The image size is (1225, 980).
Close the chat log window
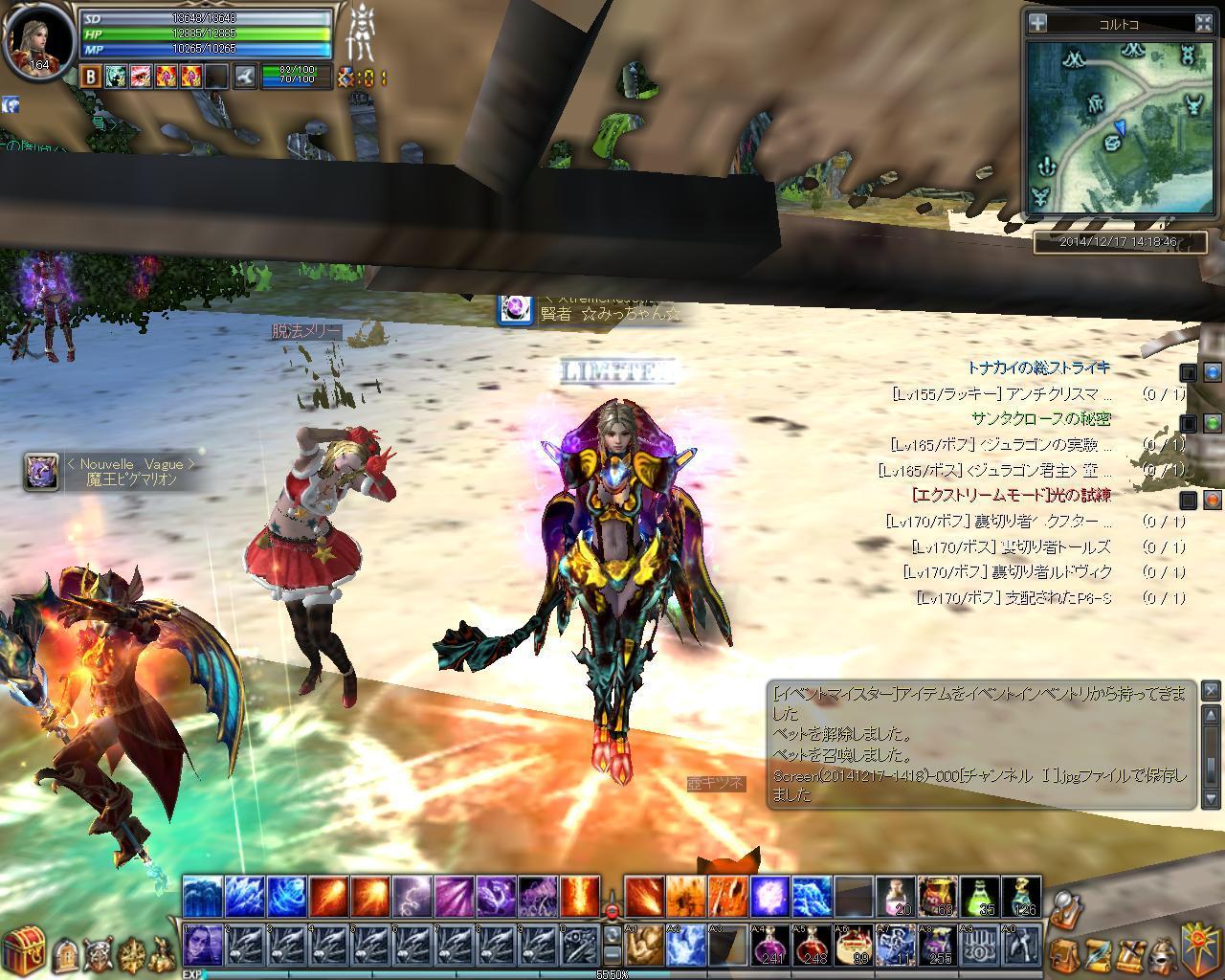[1211, 690]
